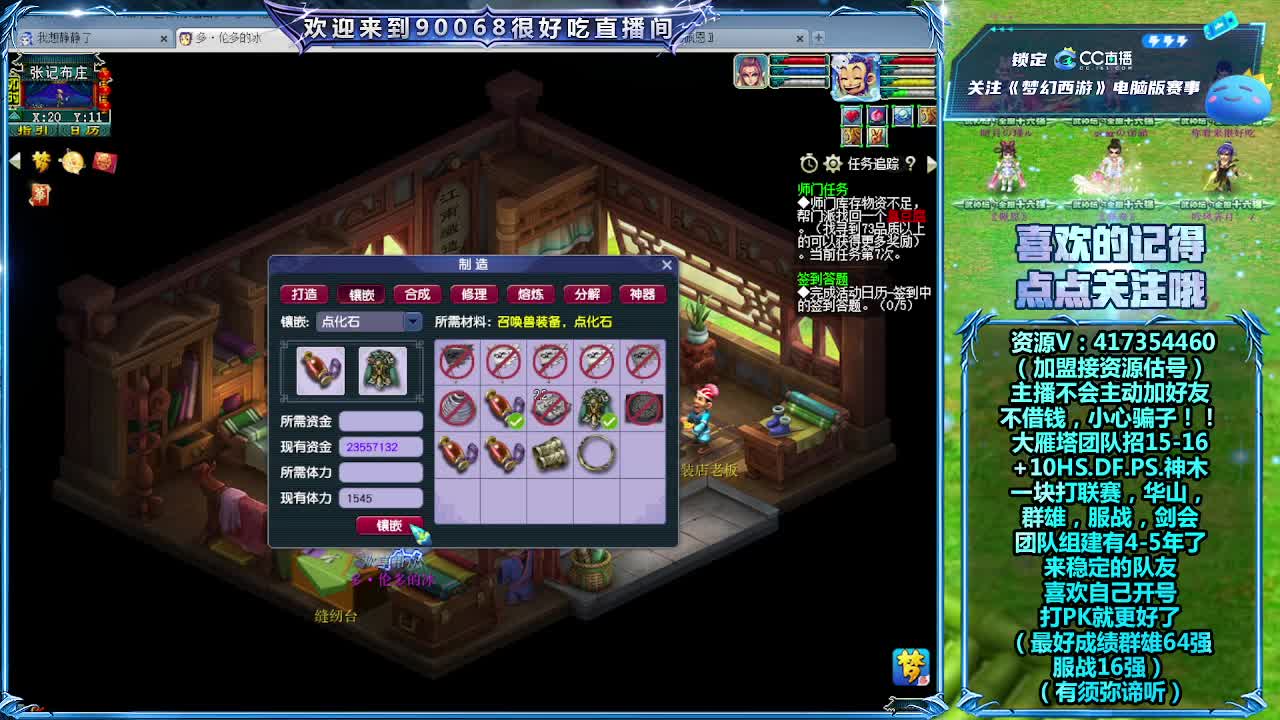The width and height of the screenshot is (1280, 720).
Task: Uncheck the selected green armor material
Action: click(x=597, y=408)
